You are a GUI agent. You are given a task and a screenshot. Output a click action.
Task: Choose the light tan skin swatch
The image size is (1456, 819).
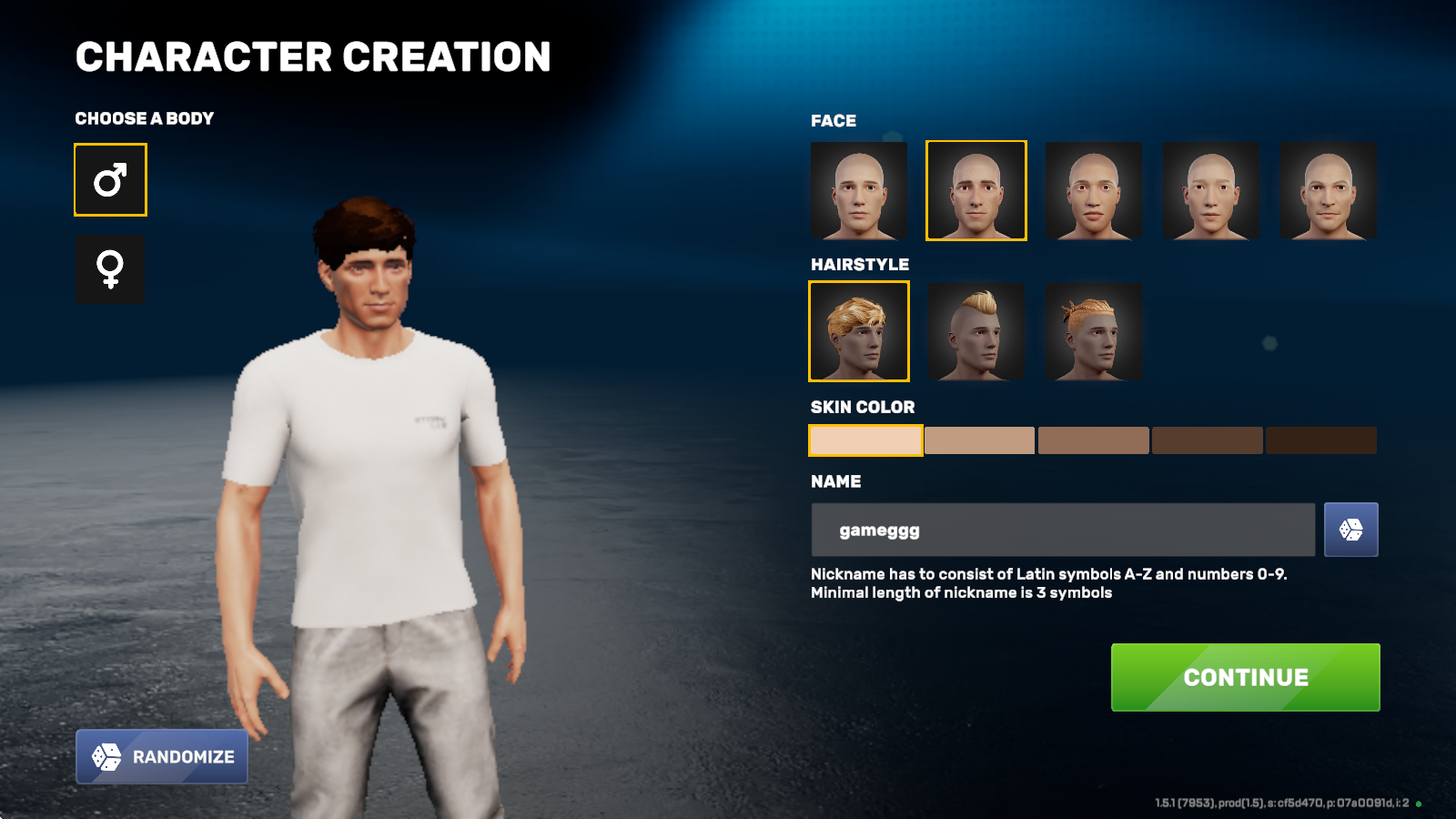pyautogui.click(x=979, y=440)
